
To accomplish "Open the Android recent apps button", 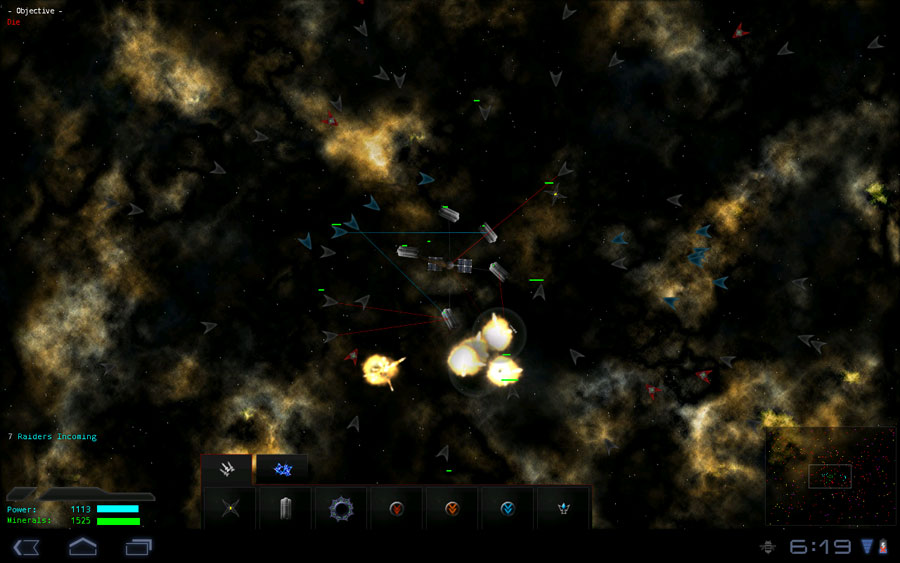I will (138, 546).
